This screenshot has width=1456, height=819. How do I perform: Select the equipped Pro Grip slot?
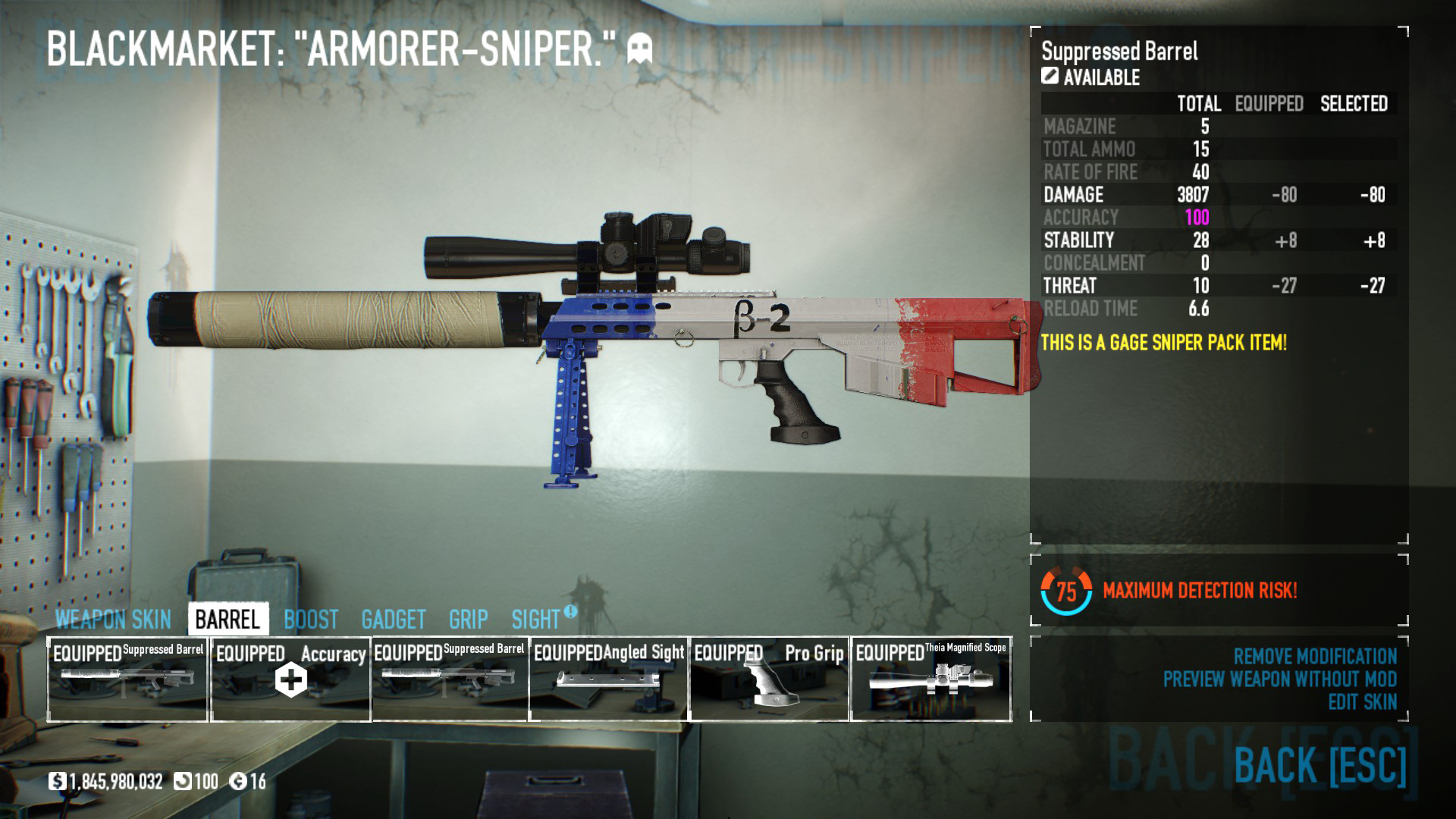point(769,679)
